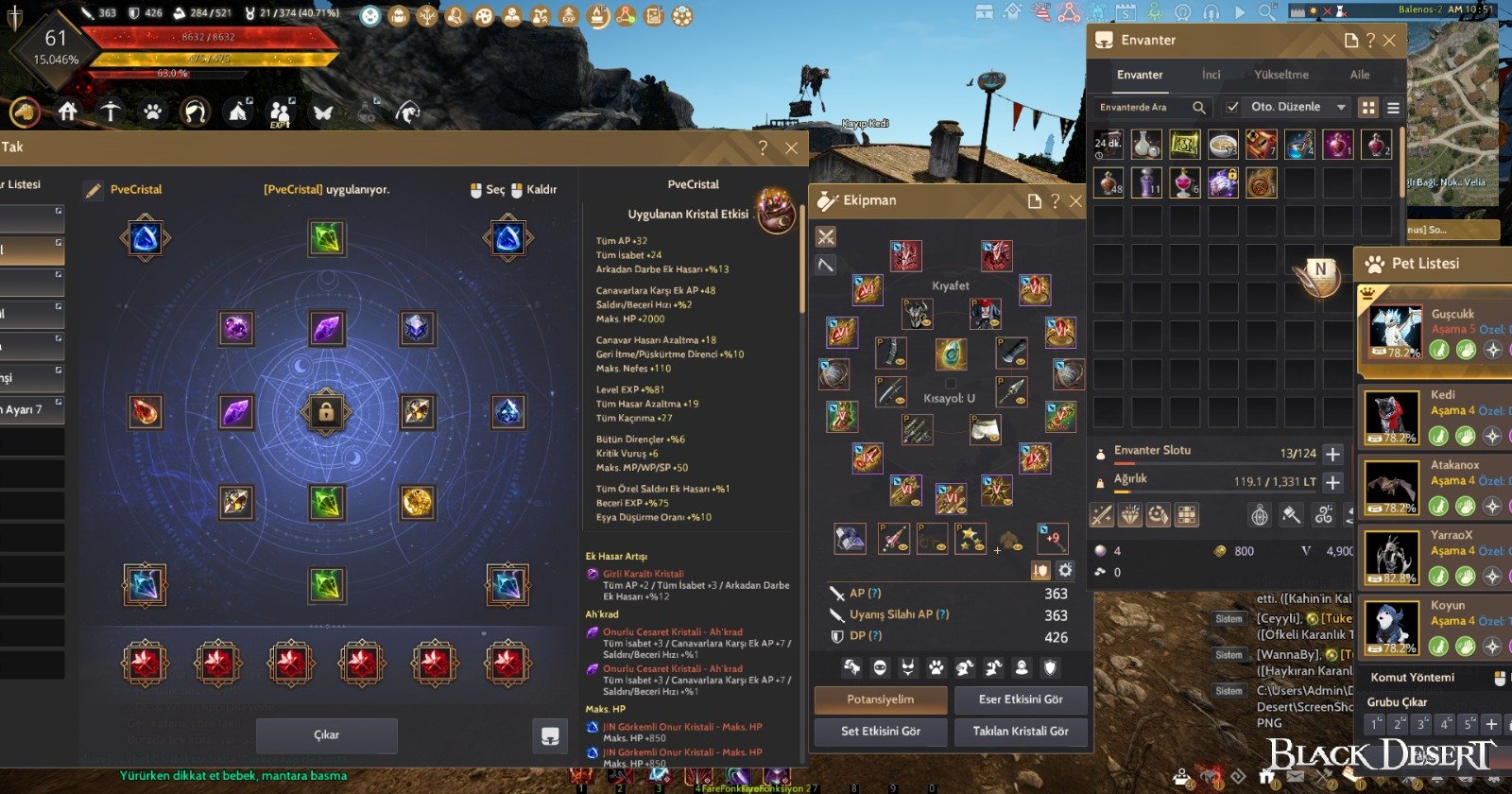This screenshot has height=794, width=1512.
Task: Click the Çıkar button in crystal window
Action: [326, 734]
